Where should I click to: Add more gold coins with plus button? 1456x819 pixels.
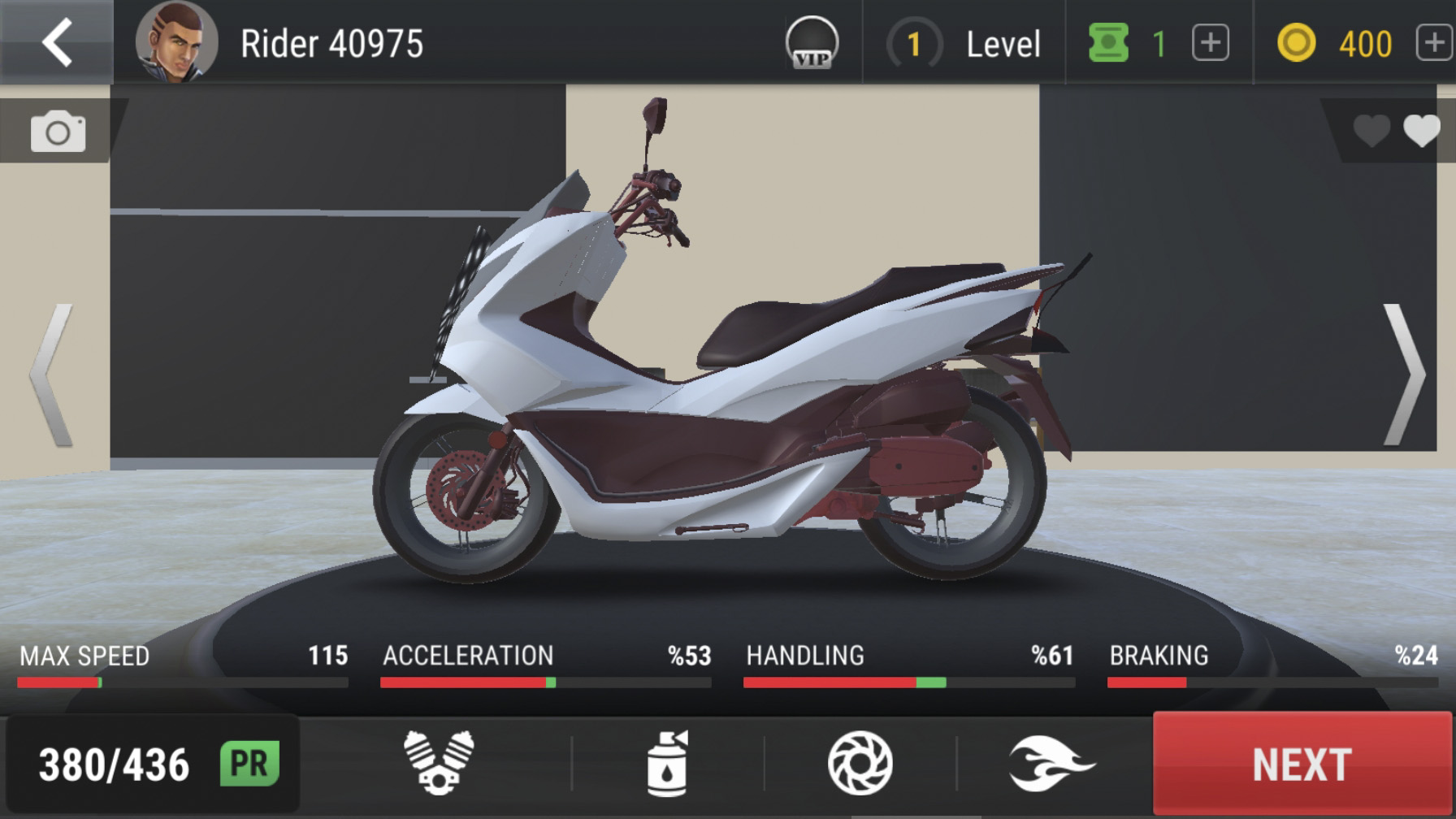1434,43
